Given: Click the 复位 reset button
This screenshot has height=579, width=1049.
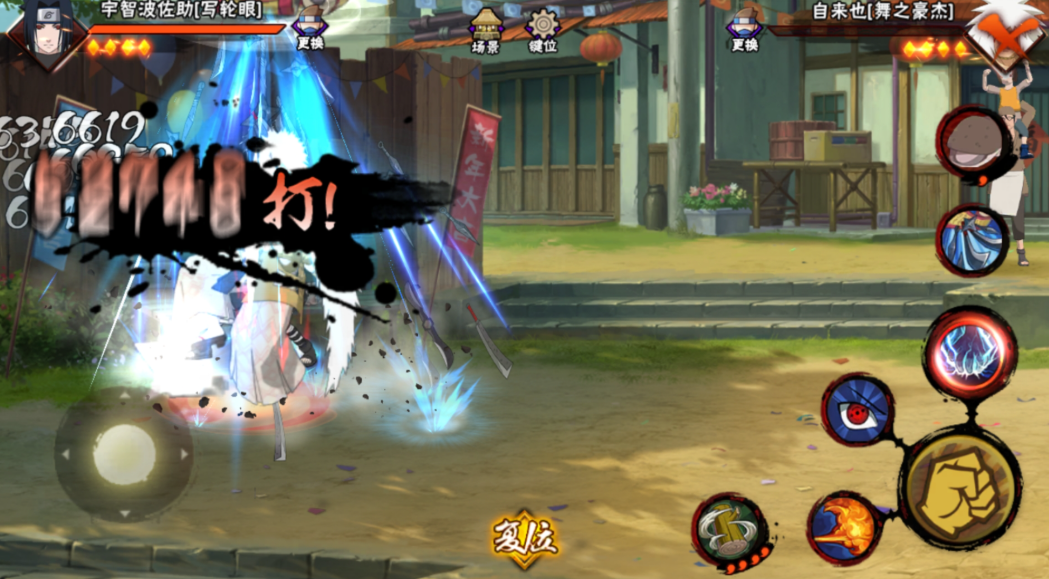Looking at the screenshot, I should pos(524,538).
